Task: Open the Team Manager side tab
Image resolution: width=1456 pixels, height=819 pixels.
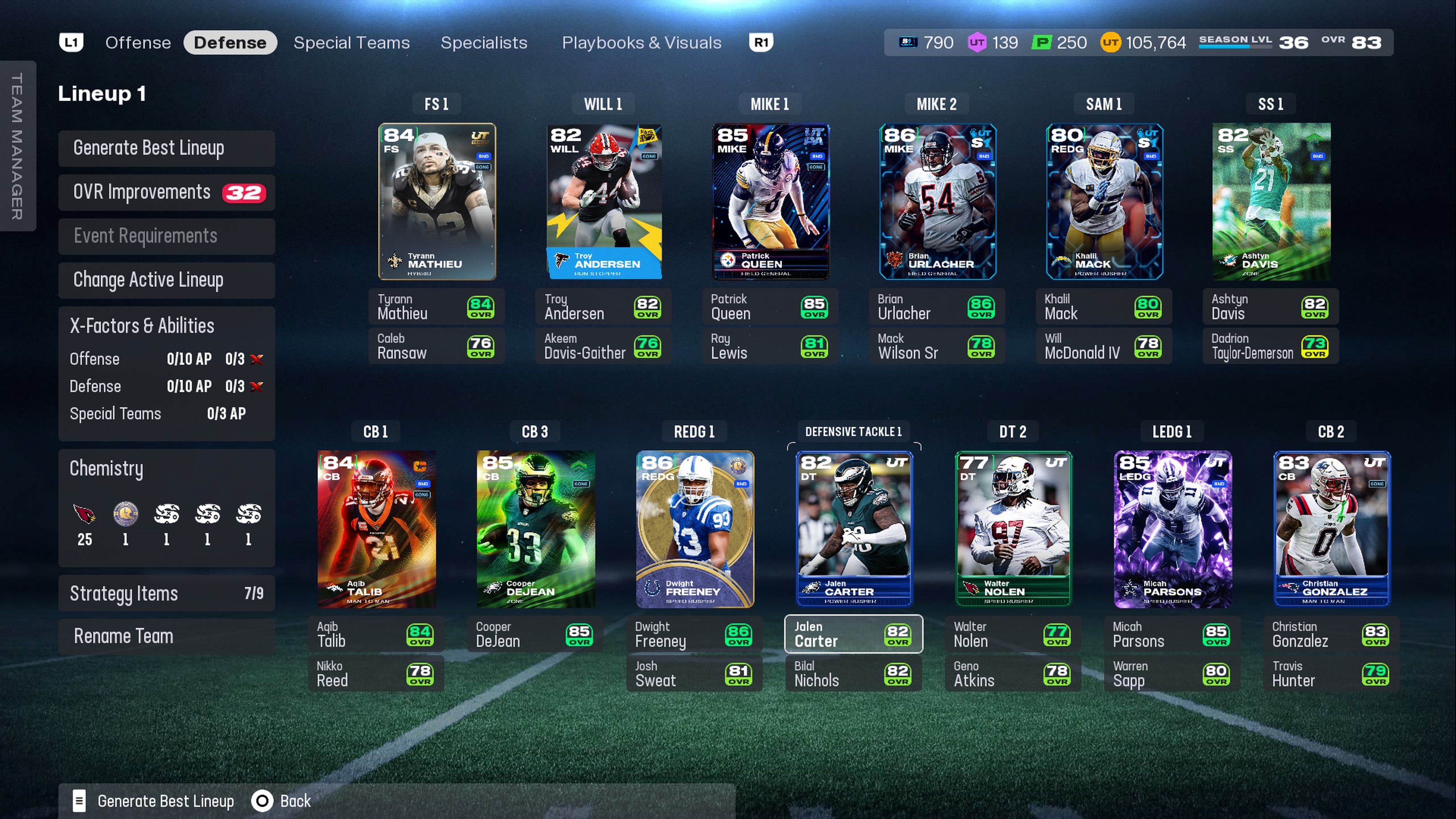Action: coord(17,146)
